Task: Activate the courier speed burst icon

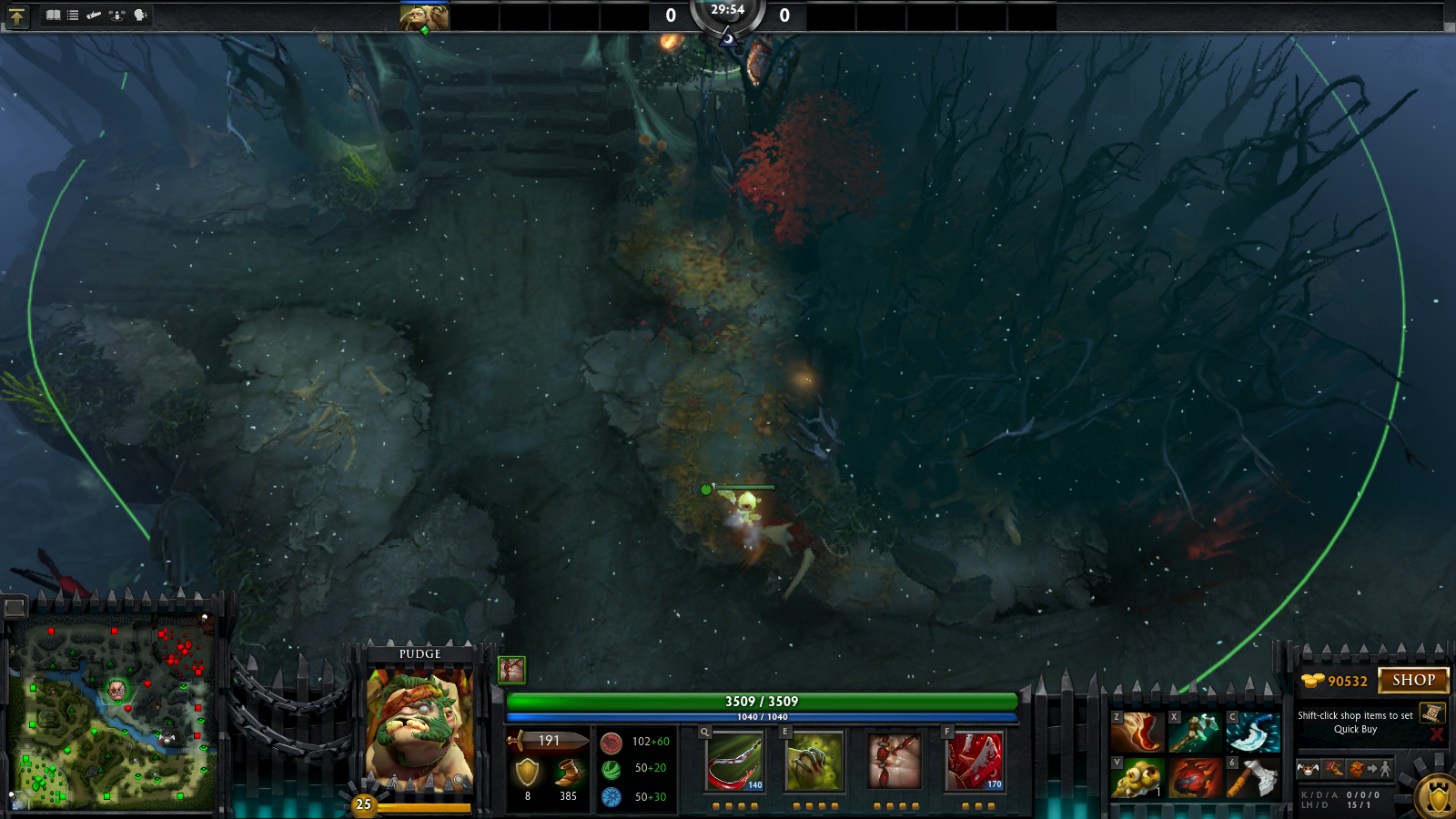Action: [x=1332, y=769]
